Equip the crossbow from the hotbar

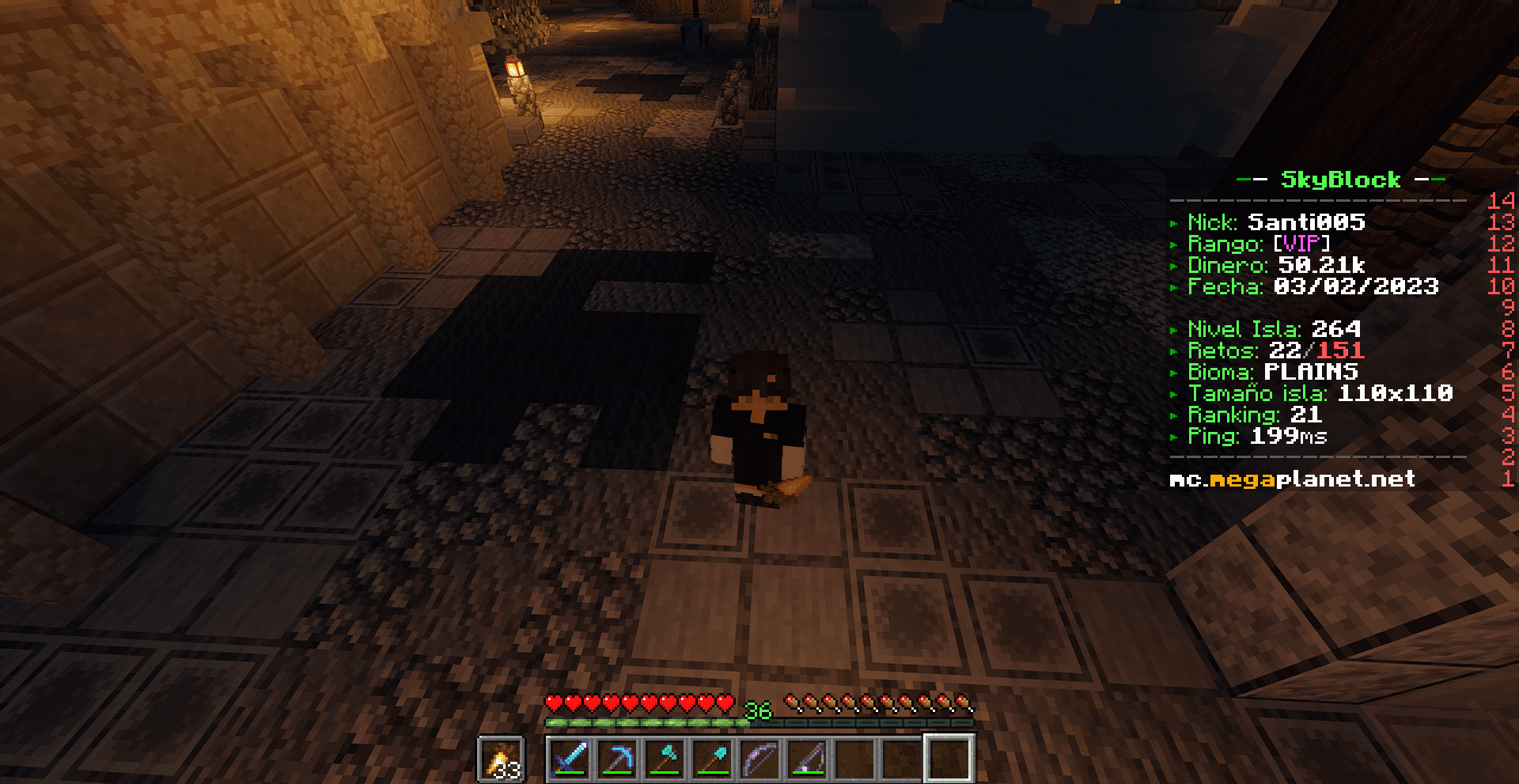tap(807, 758)
